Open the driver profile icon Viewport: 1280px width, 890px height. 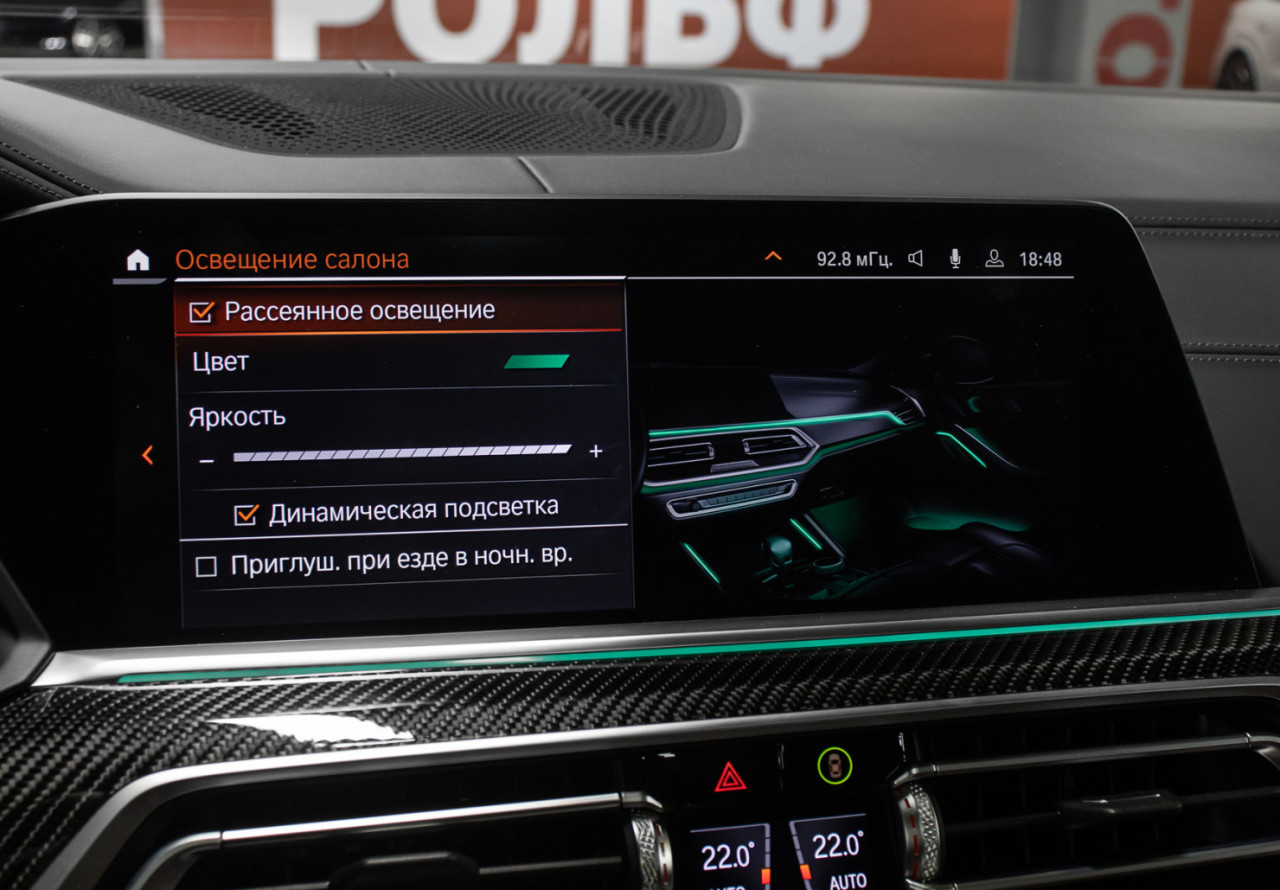pyautogui.click(x=994, y=259)
